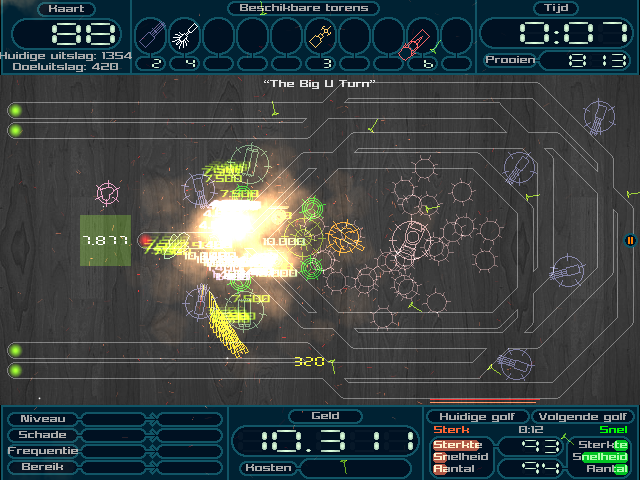Pick the orange tower from available towers
Viewport: 640px width, 480px height.
pyautogui.click(x=320, y=38)
